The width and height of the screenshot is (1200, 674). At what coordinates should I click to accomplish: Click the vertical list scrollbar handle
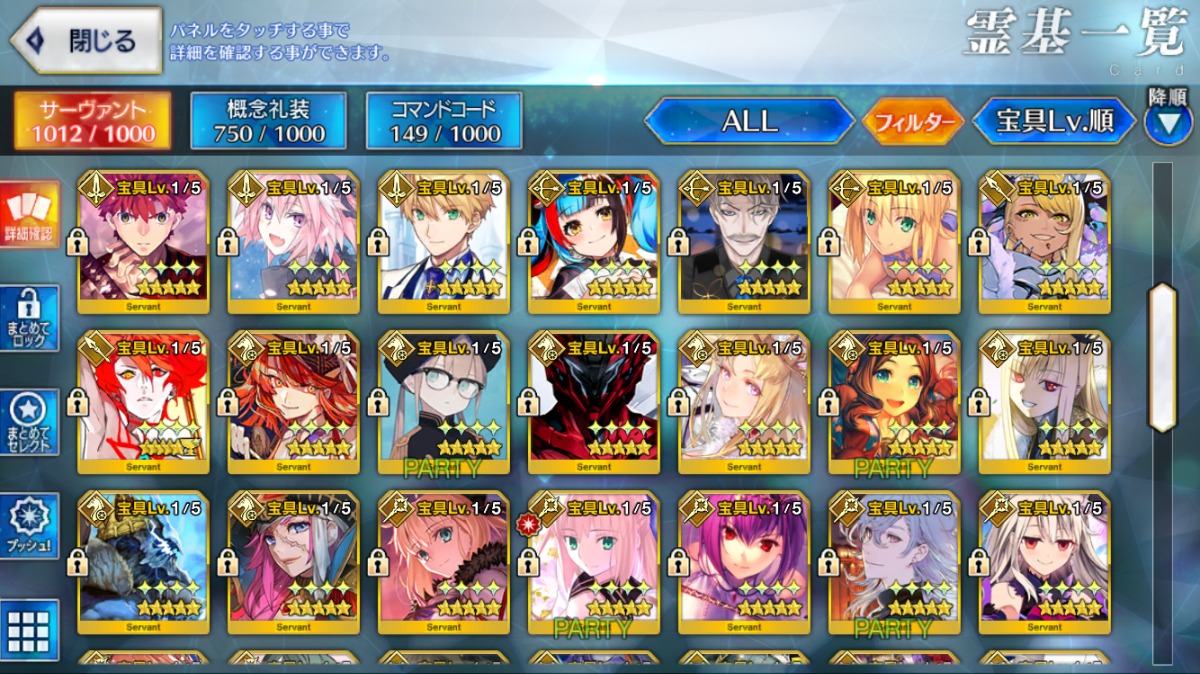pyautogui.click(x=1162, y=357)
